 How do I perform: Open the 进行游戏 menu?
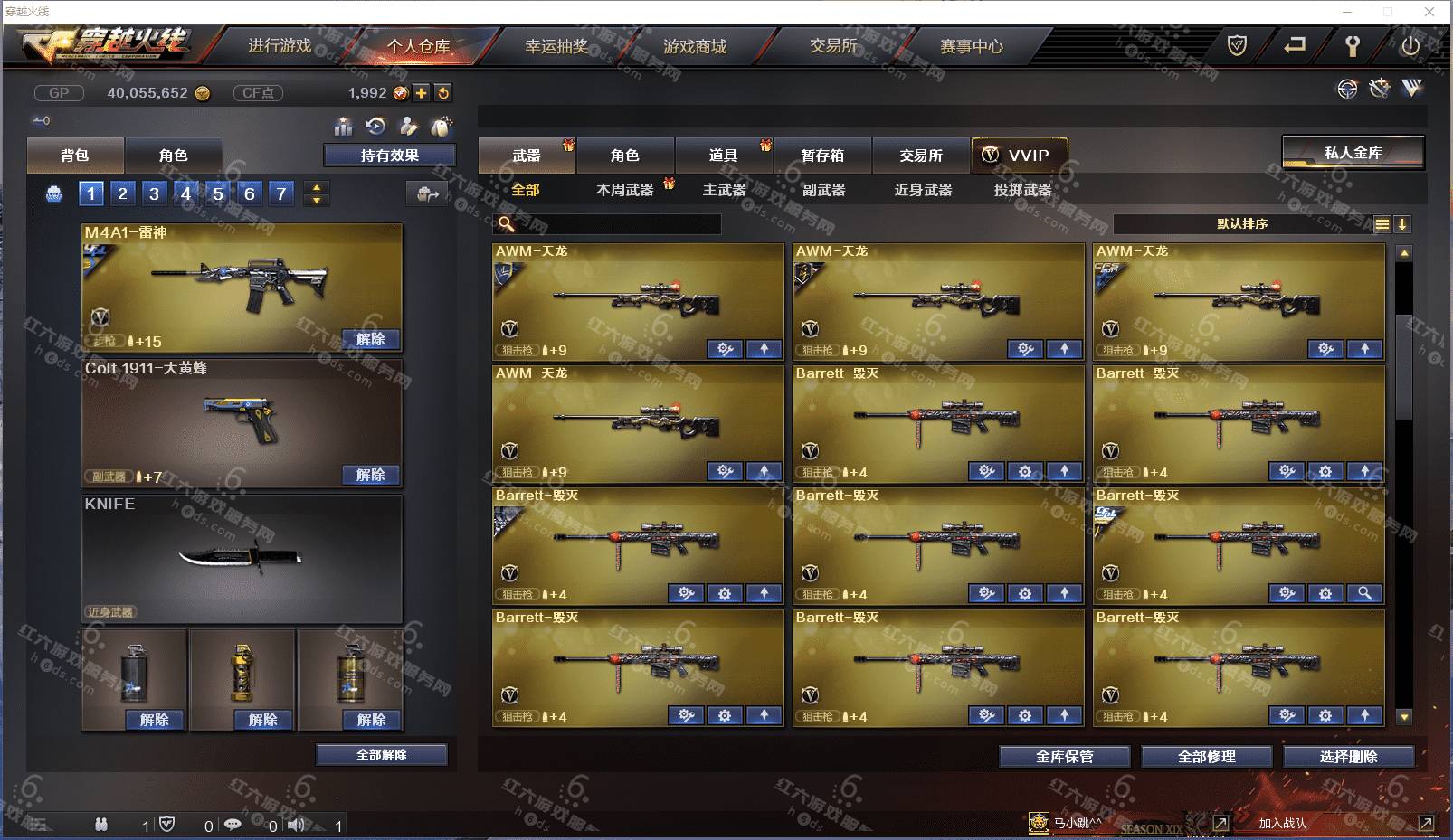click(x=280, y=46)
